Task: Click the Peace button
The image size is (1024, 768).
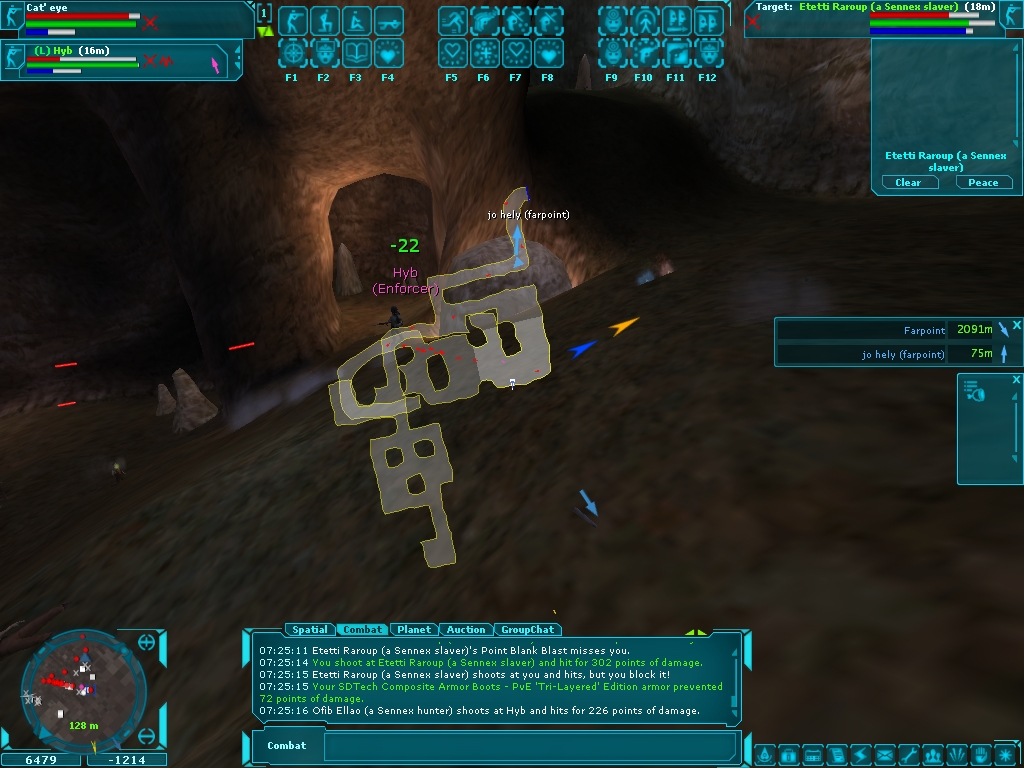Action: pyautogui.click(x=983, y=183)
